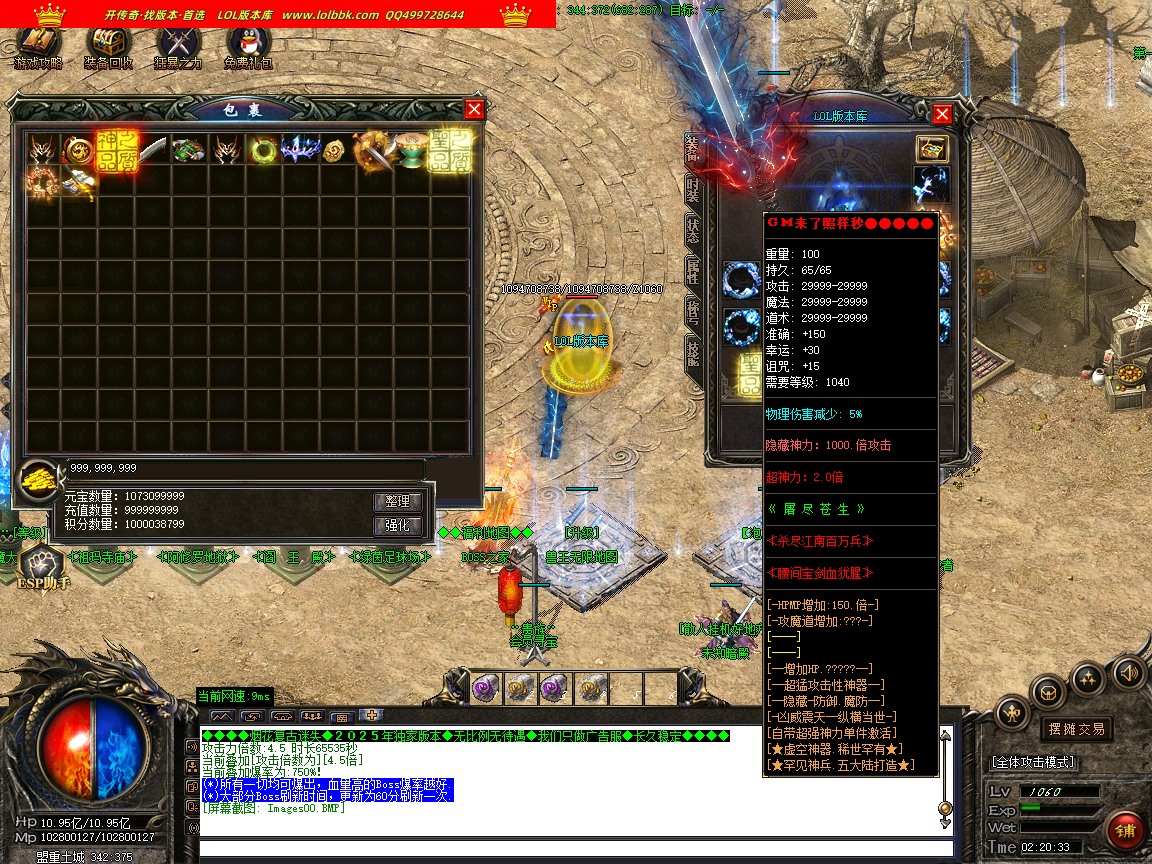The width and height of the screenshot is (1152, 864).
Task: Open the 铺 shop round button
Action: tap(1125, 832)
